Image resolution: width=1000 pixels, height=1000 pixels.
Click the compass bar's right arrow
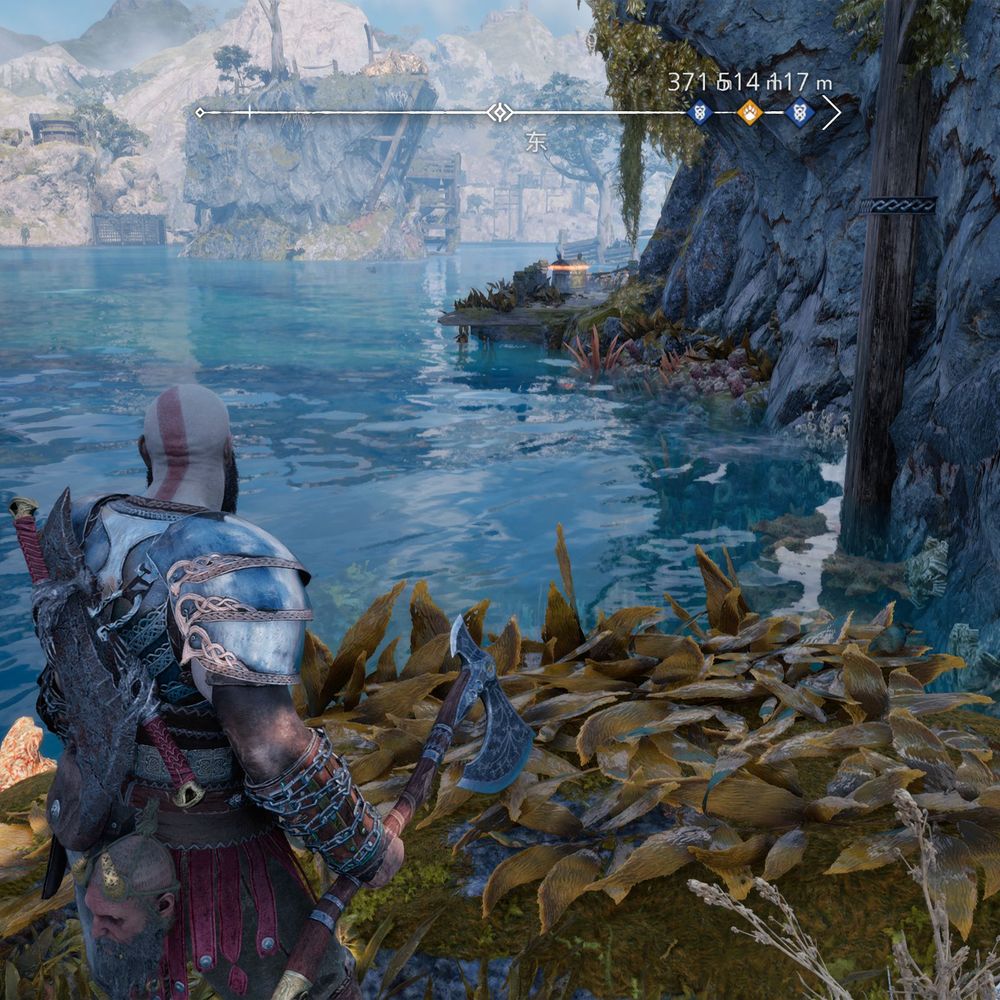pos(832,113)
